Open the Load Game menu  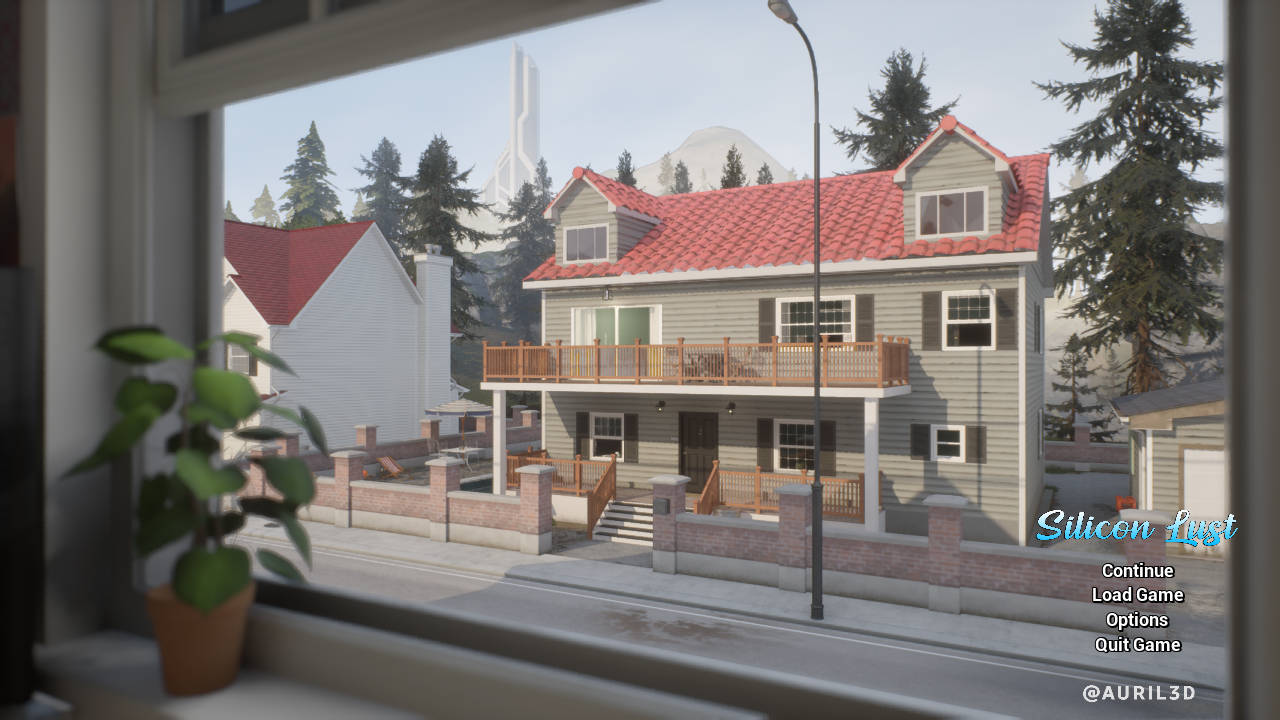(x=1137, y=595)
